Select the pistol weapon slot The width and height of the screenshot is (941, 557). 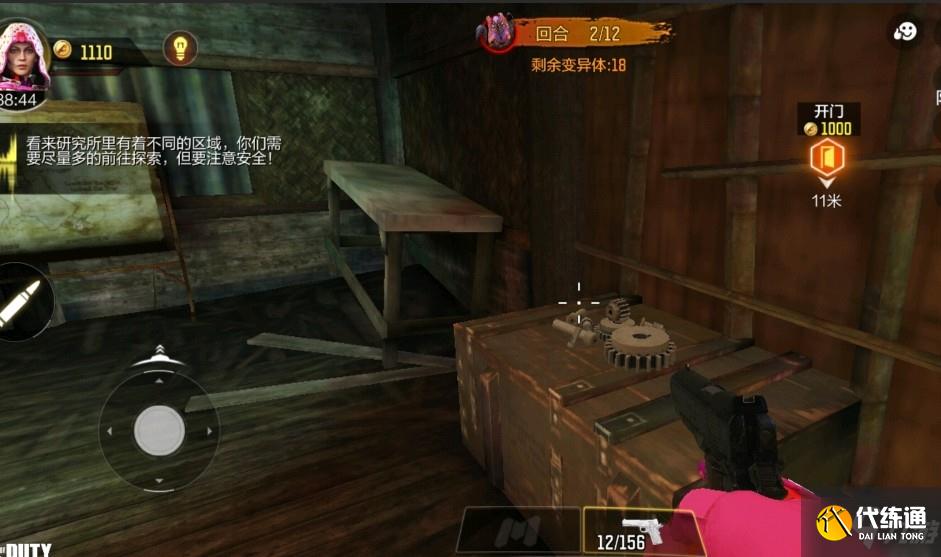click(x=640, y=531)
